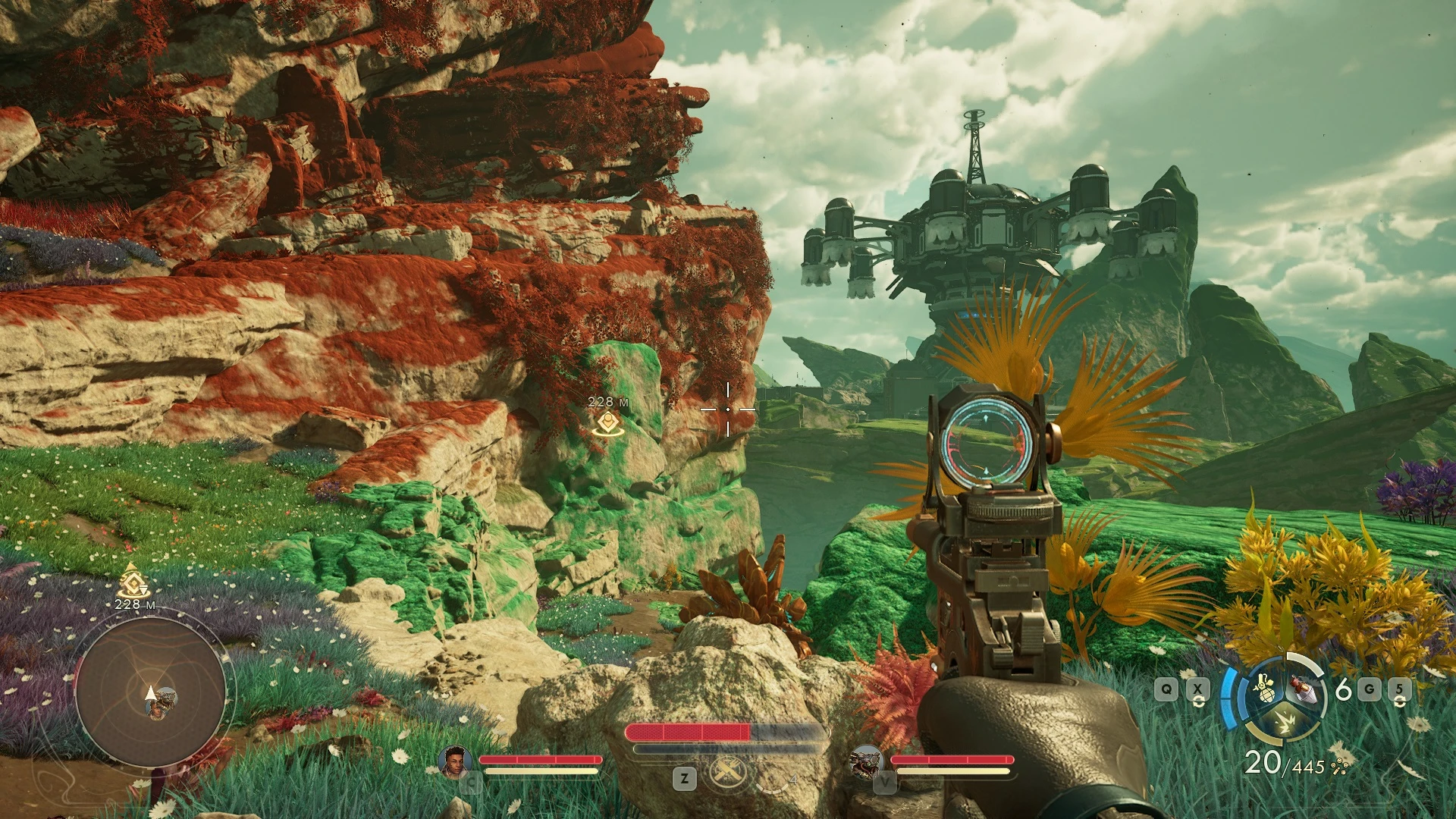The height and width of the screenshot is (819, 1456).
Task: Select the robot companion portrait
Action: point(866,762)
